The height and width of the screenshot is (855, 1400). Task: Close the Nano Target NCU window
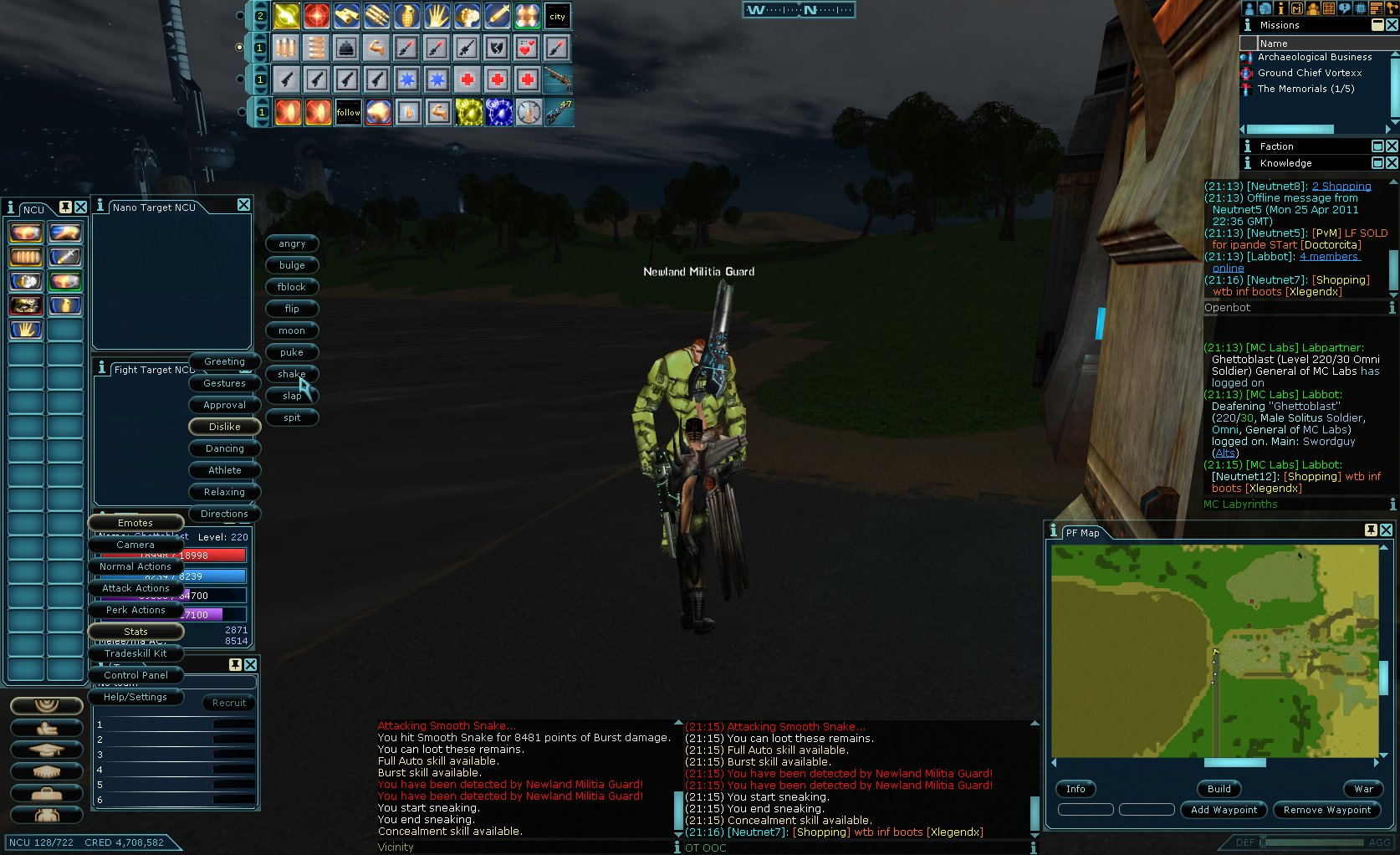tap(243, 205)
